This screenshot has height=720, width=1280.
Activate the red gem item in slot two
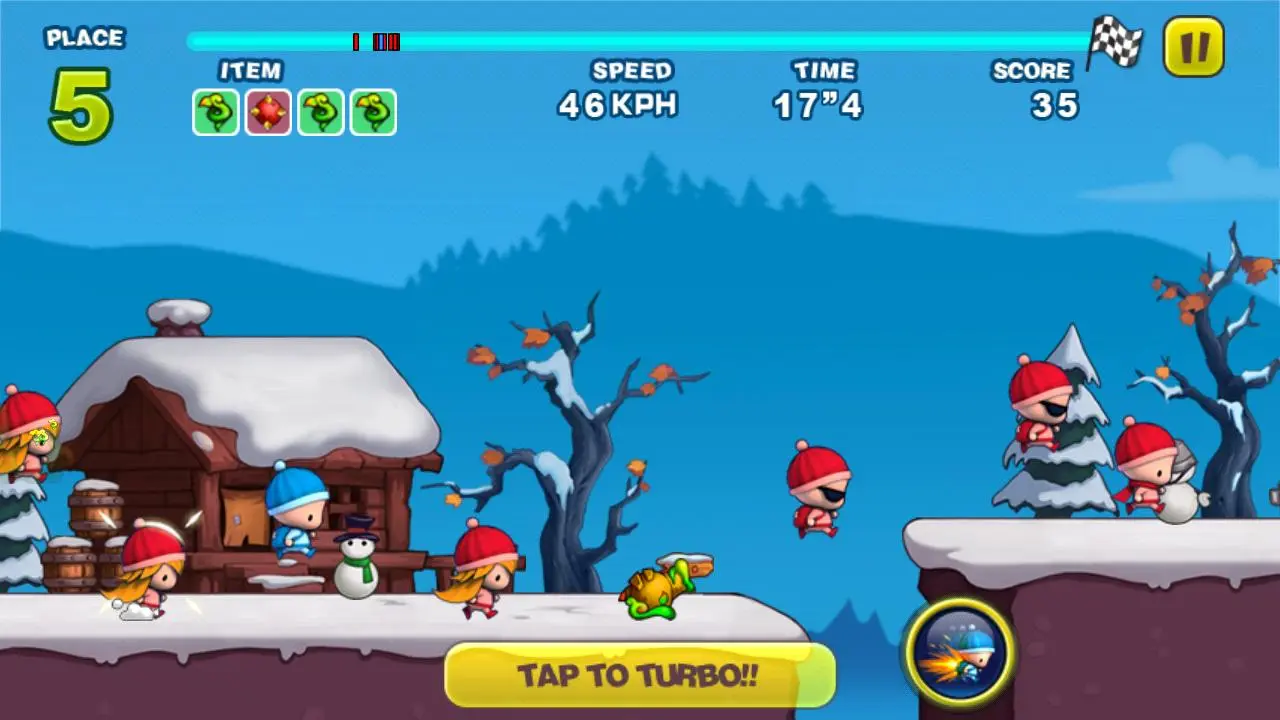[x=268, y=112]
